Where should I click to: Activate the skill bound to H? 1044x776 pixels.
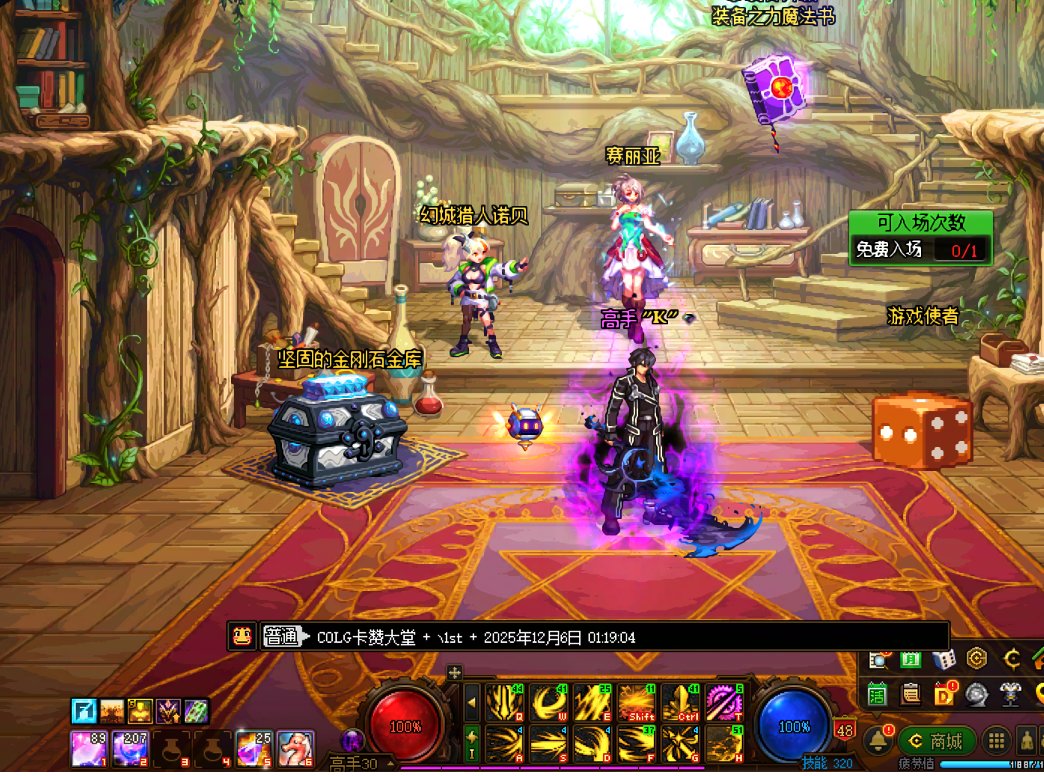pos(725,744)
